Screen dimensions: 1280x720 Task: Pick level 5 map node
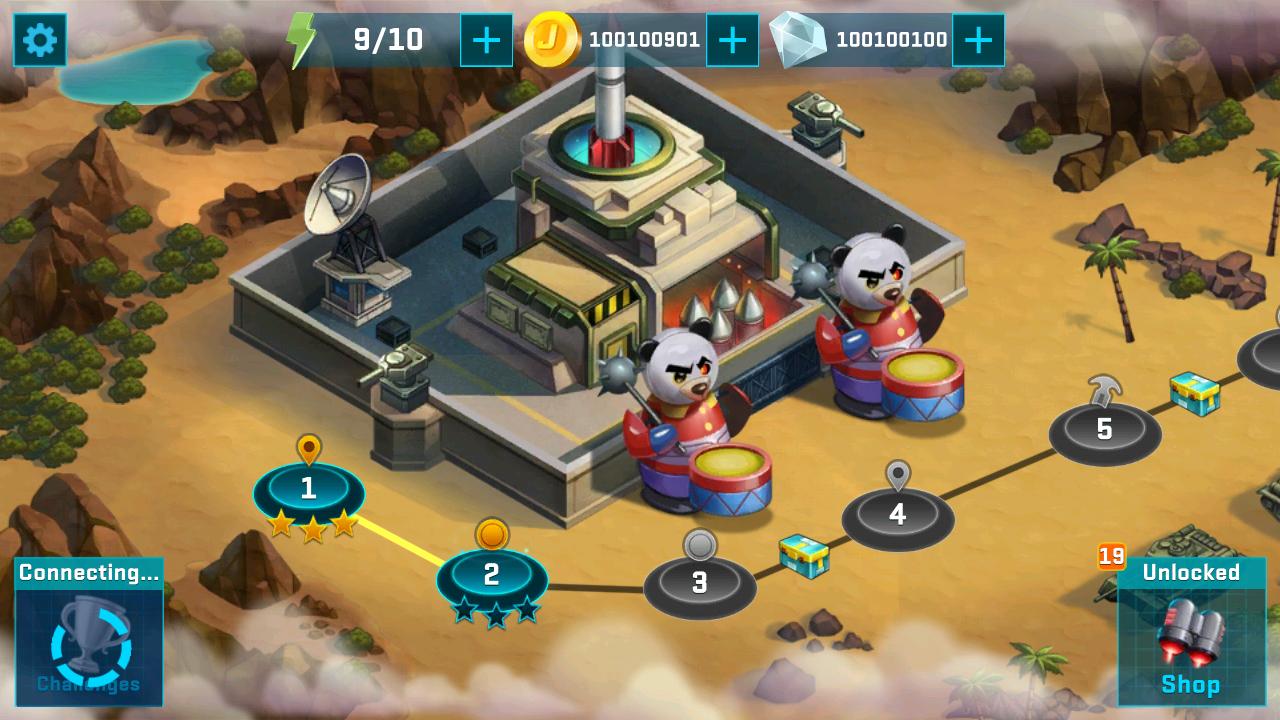point(1104,430)
